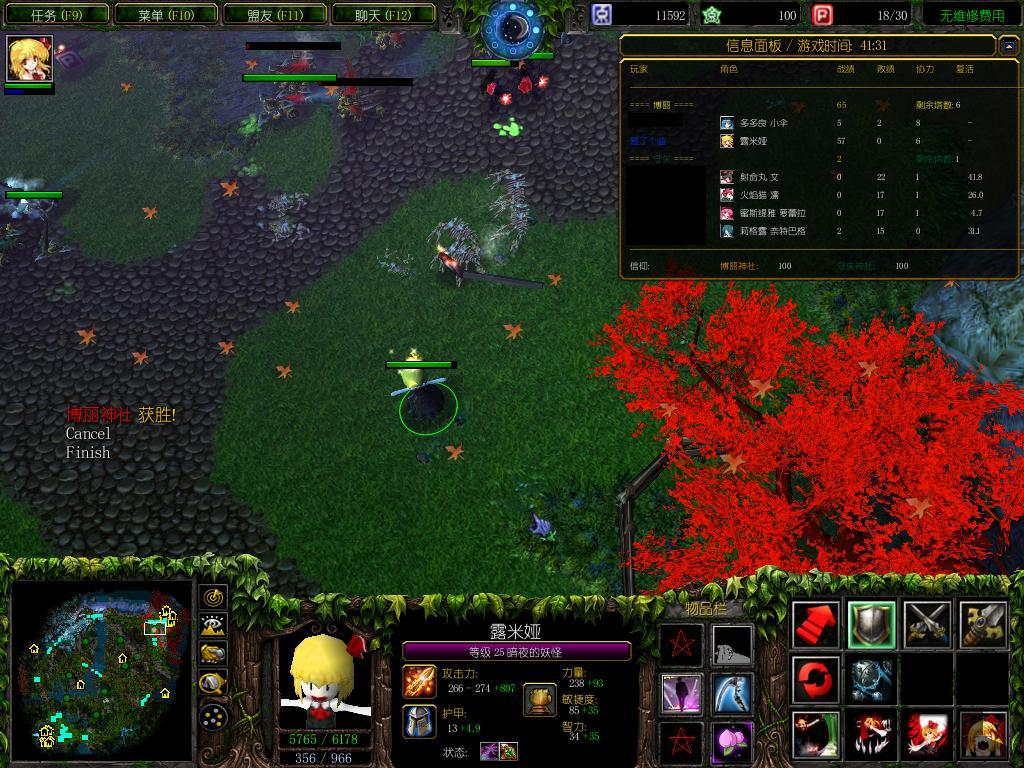This screenshot has width=1024, height=768.
Task: Use the peach item in inventory
Action: pyautogui.click(x=733, y=742)
